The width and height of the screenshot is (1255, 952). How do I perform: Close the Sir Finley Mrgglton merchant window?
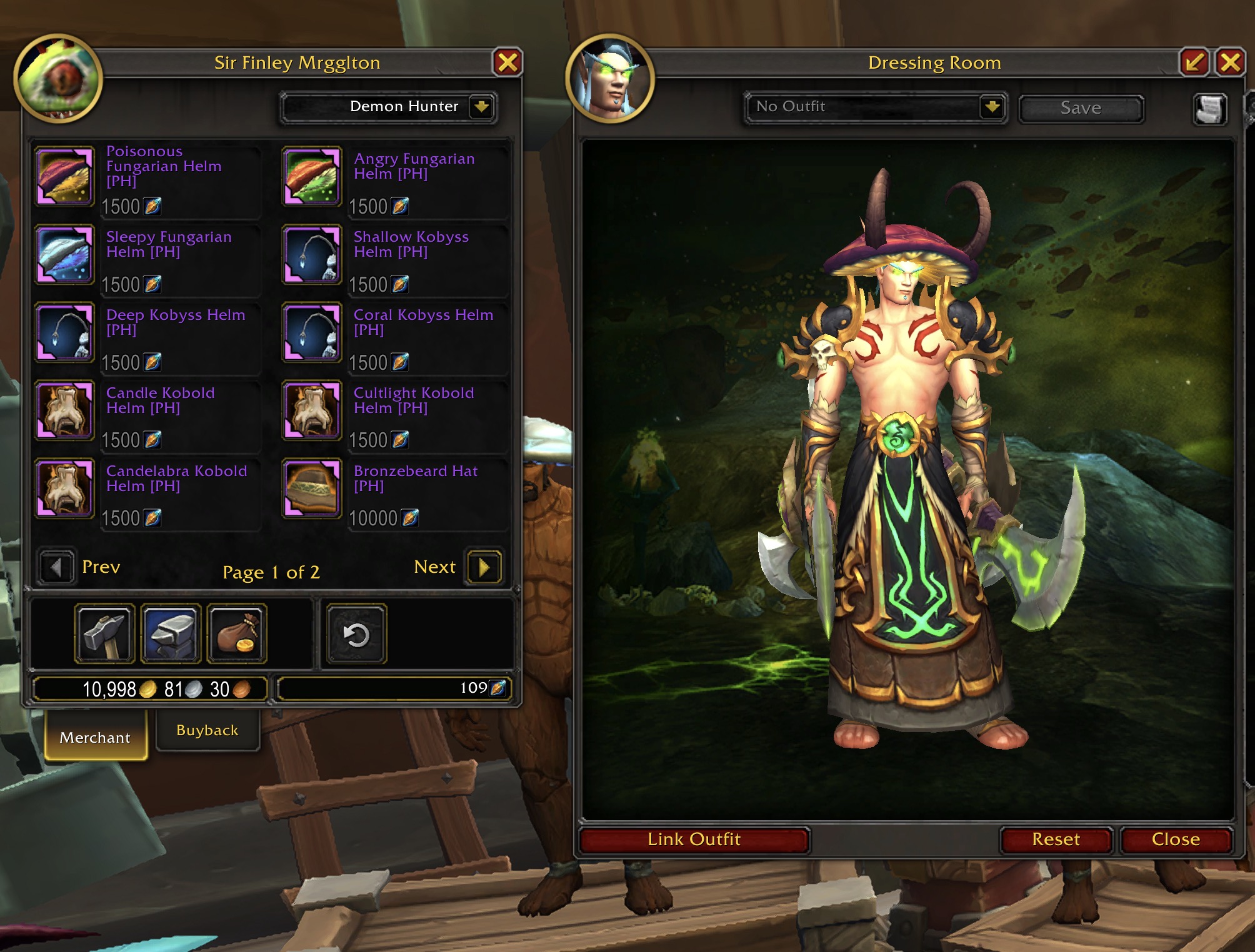pos(507,62)
